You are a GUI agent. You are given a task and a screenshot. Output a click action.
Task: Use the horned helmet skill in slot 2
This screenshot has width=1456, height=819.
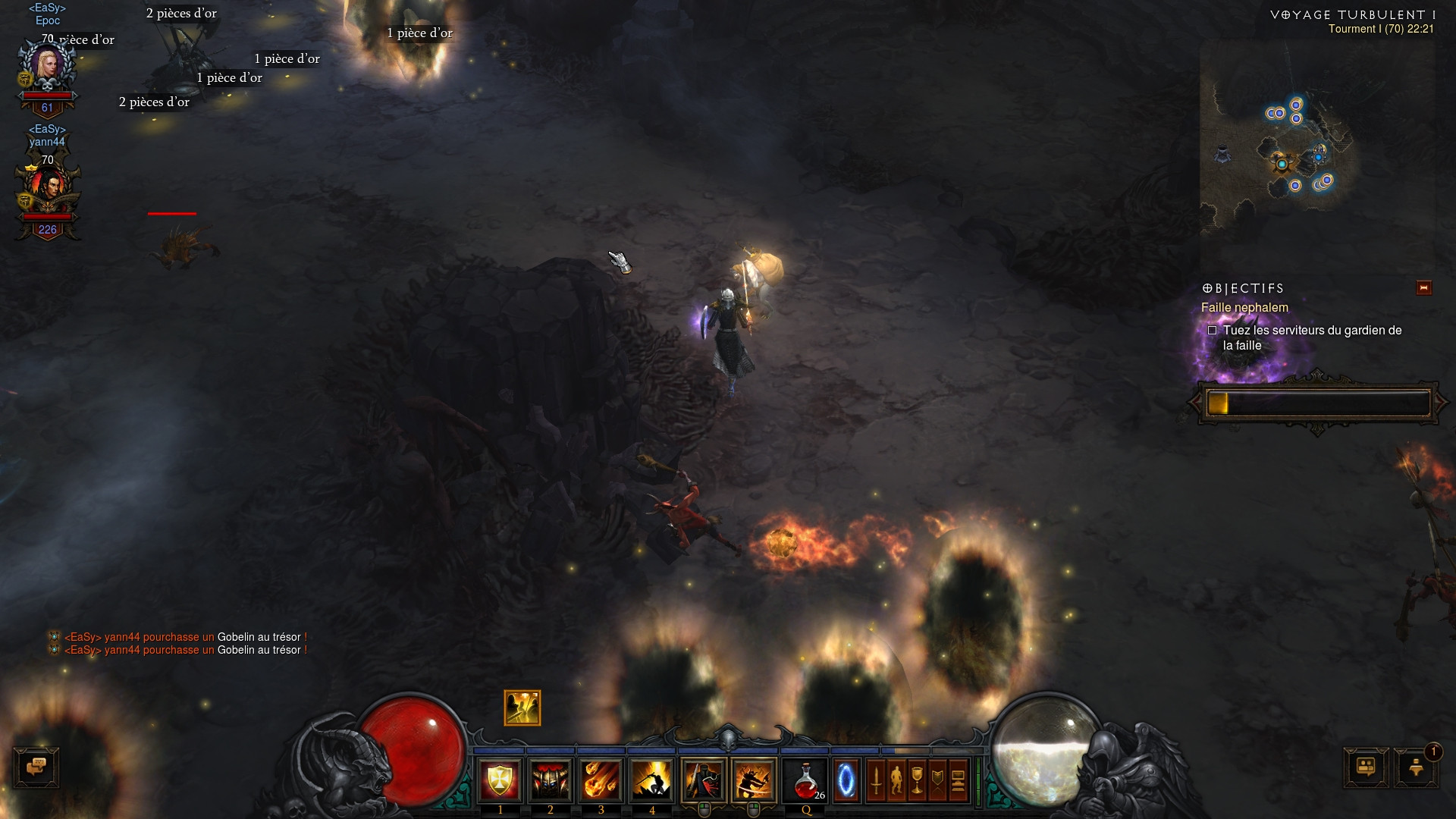pyautogui.click(x=551, y=780)
